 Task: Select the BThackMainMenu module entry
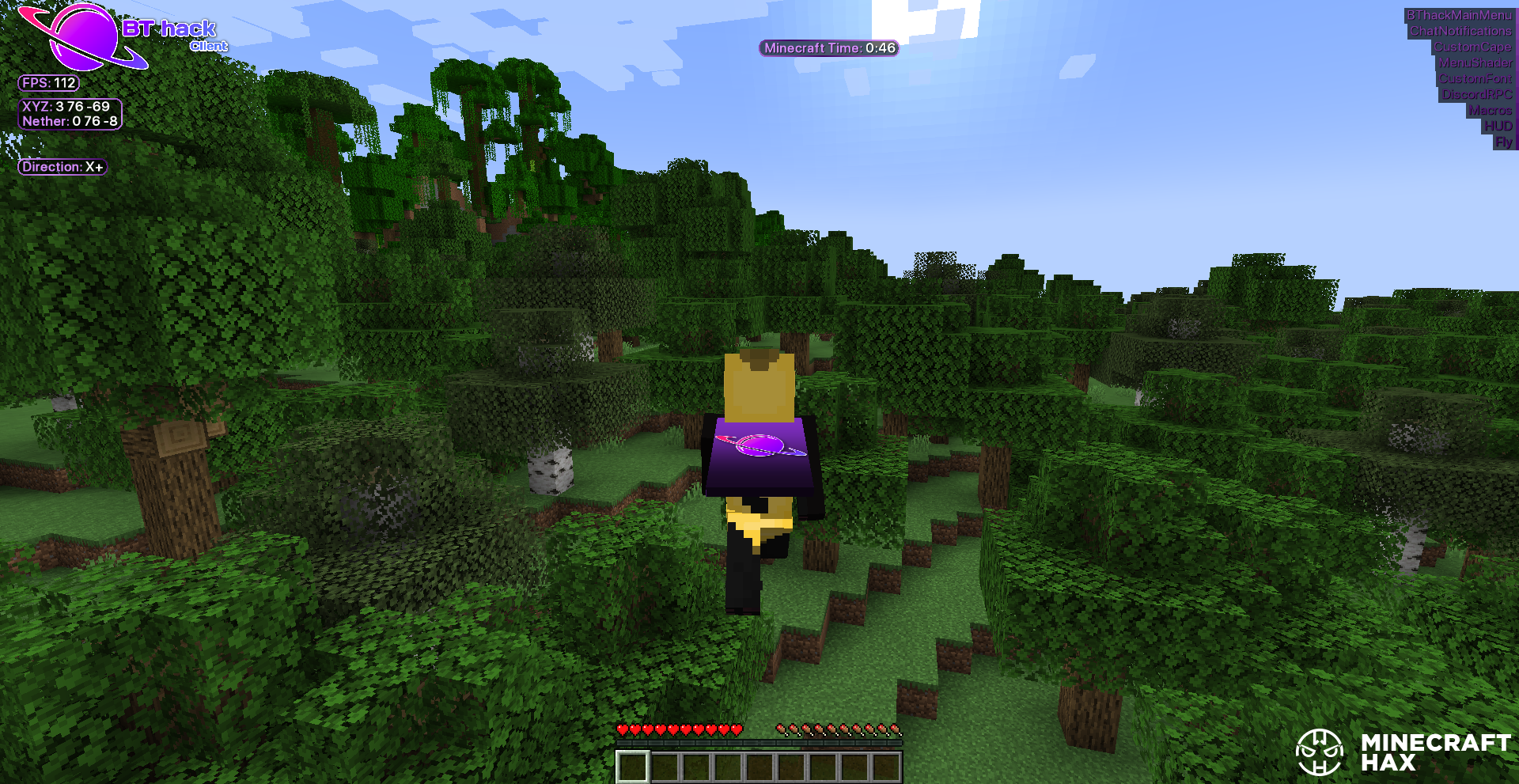pyautogui.click(x=1458, y=15)
